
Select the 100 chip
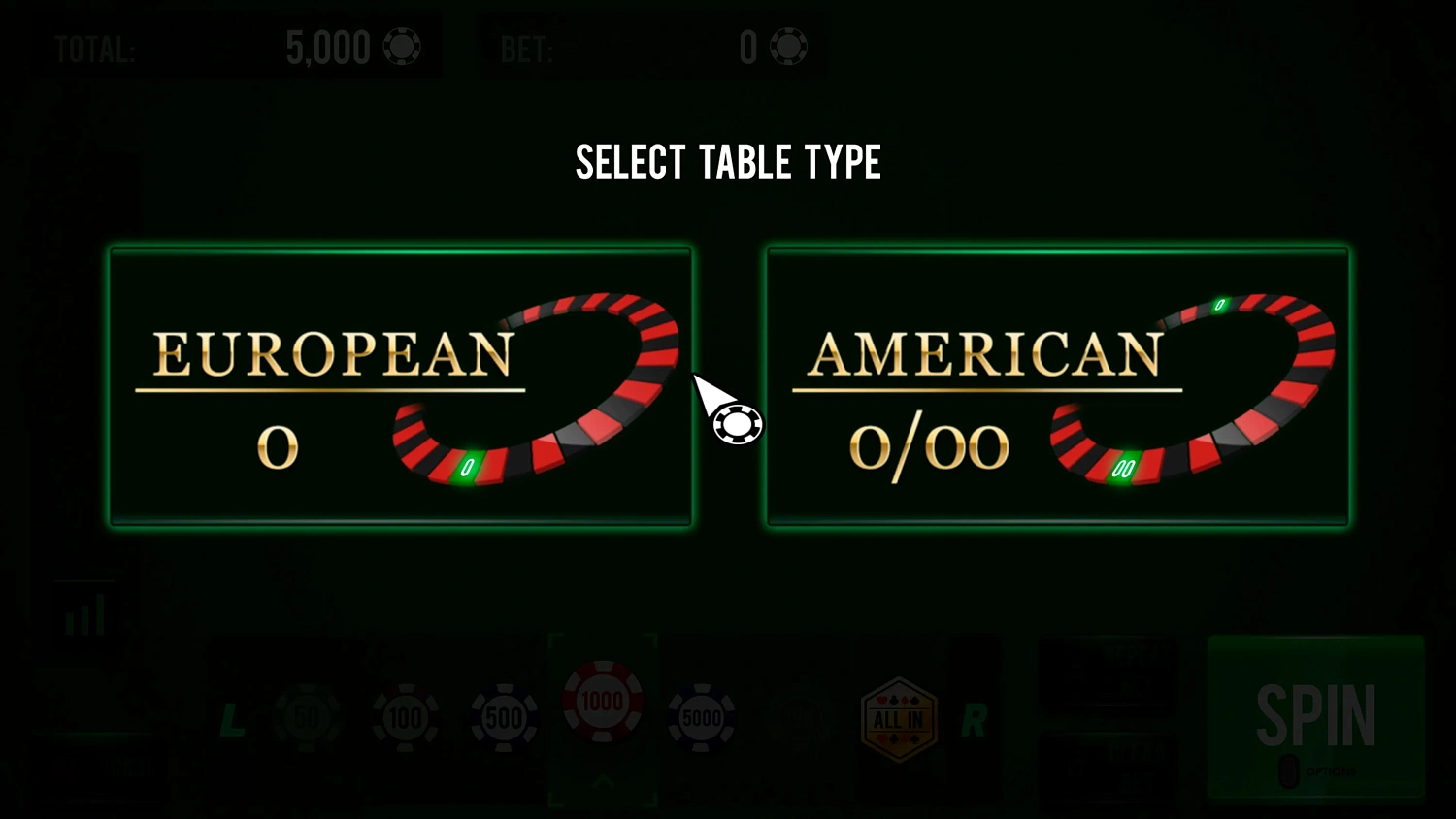405,716
